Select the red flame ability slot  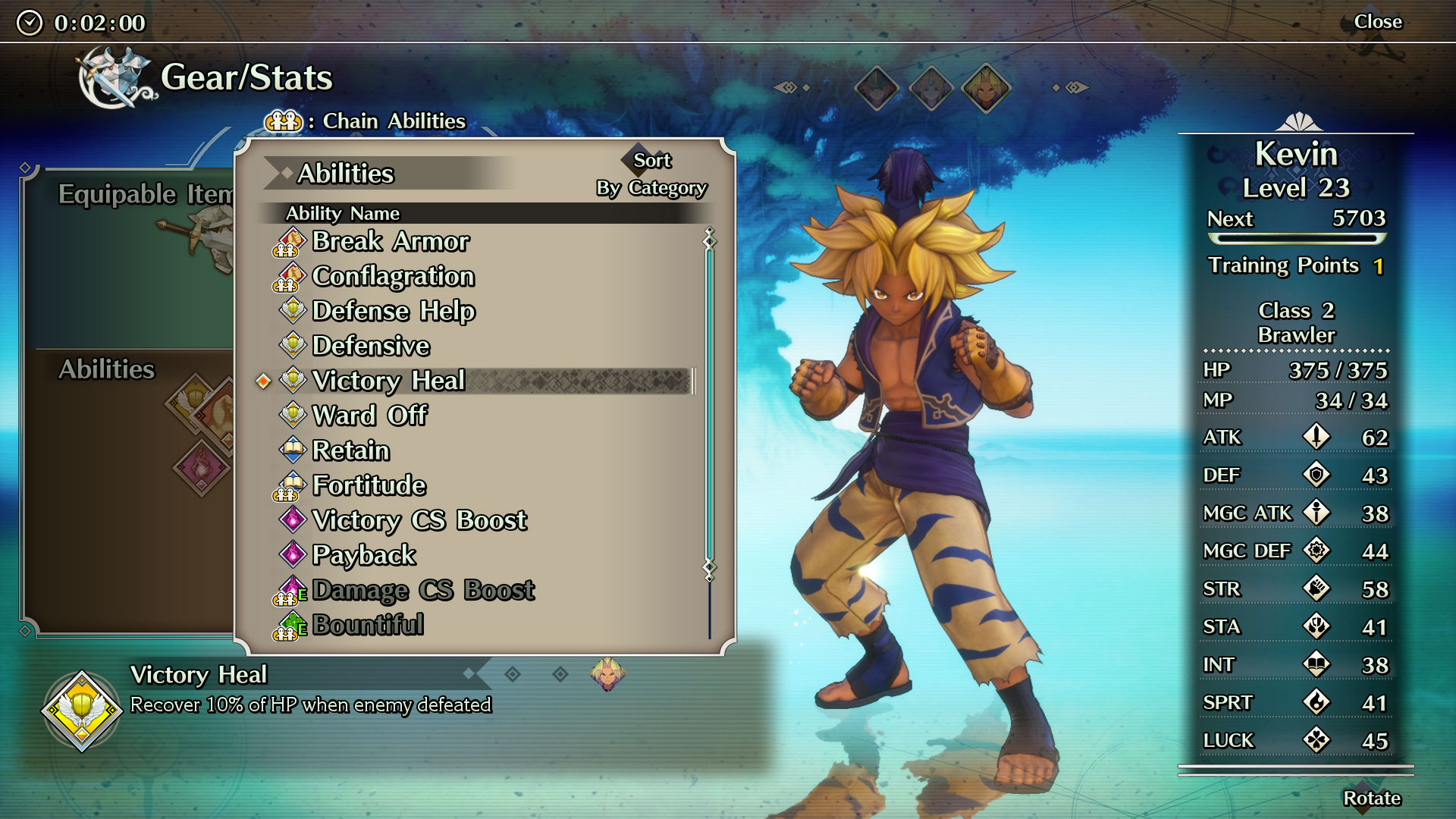tap(202, 466)
